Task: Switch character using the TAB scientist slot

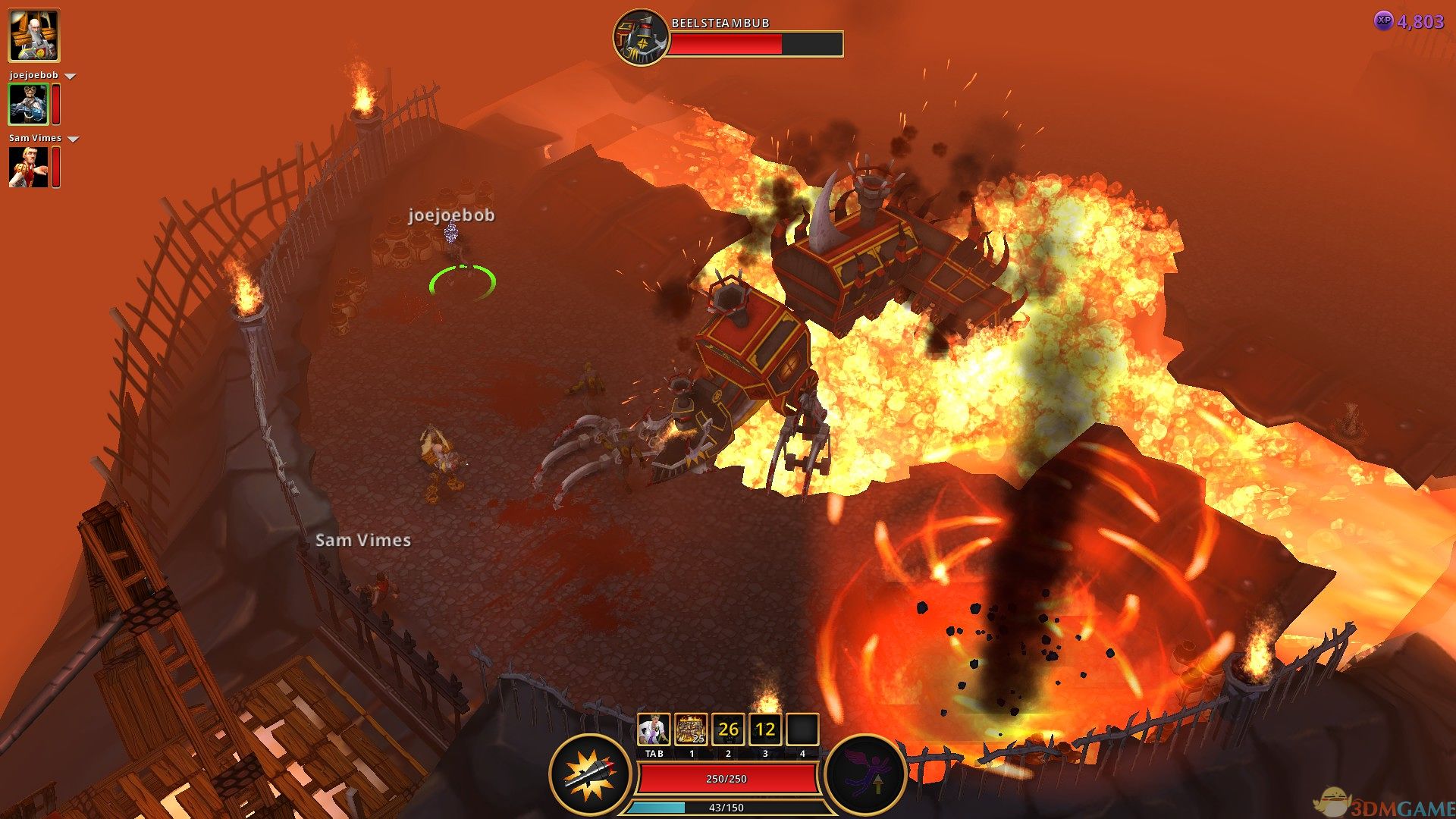Action: click(654, 730)
